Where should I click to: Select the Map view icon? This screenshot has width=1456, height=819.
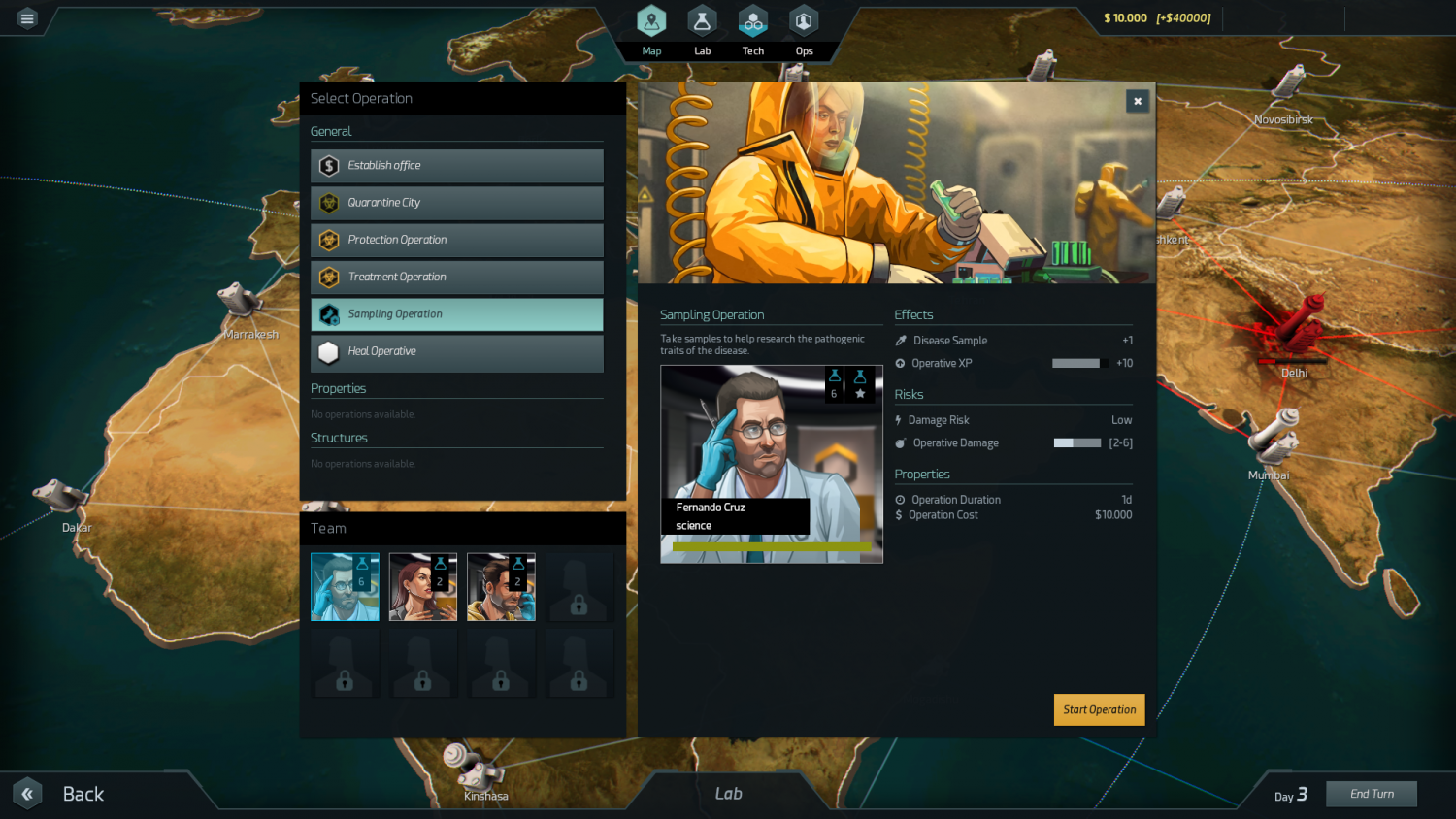point(650,19)
